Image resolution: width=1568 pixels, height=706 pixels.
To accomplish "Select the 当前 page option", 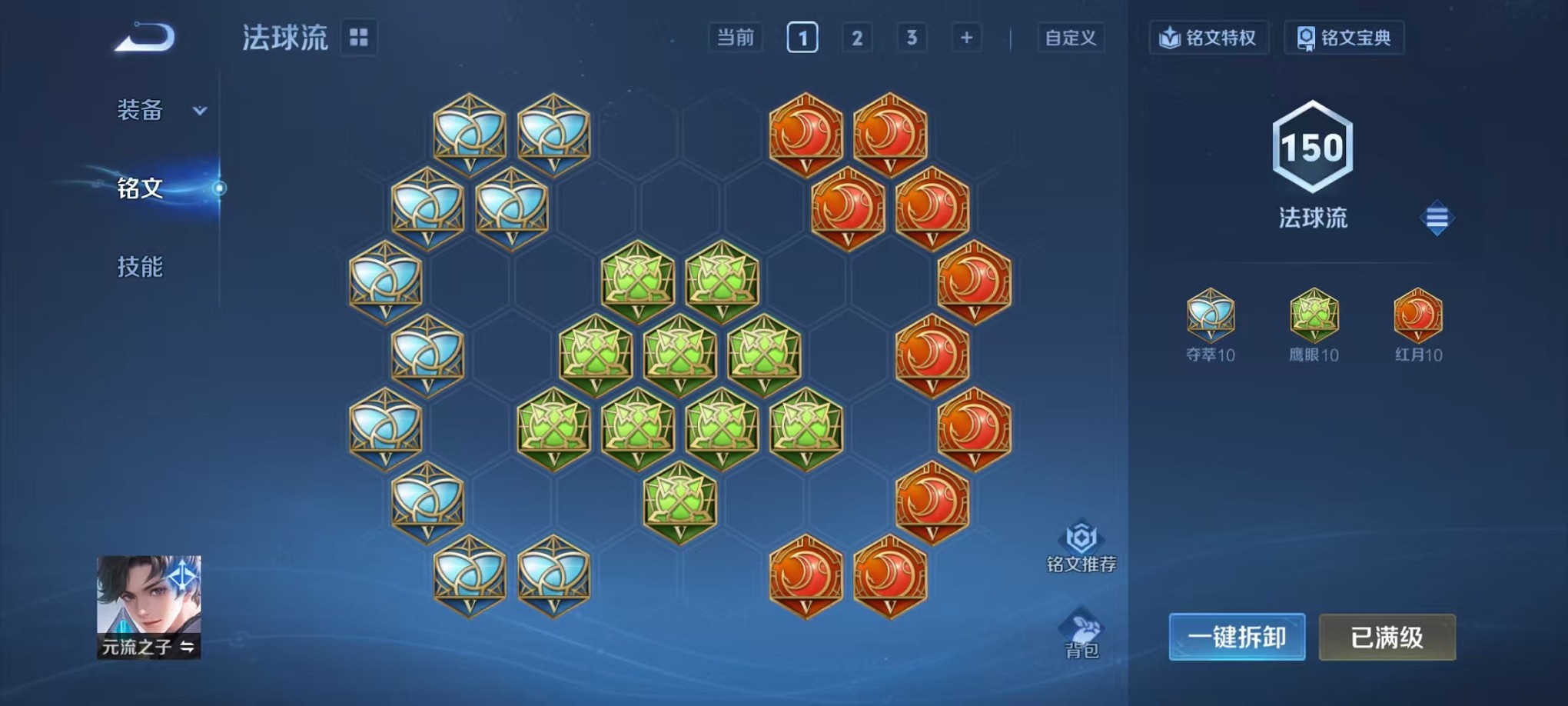I will point(735,37).
